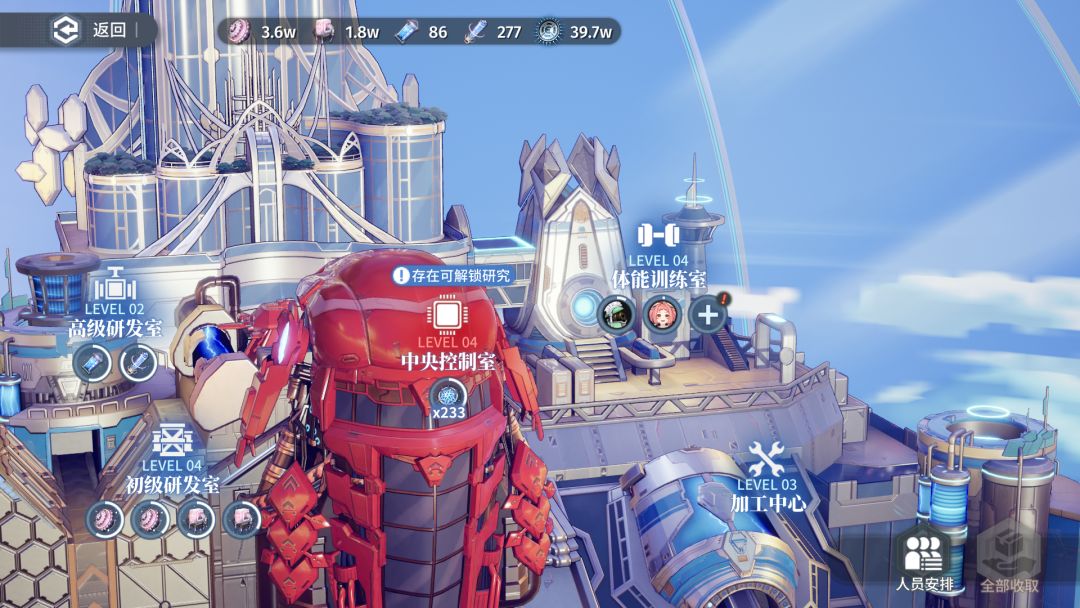Go back using the 返回 button
This screenshot has height=608, width=1080.
[x=92, y=30]
